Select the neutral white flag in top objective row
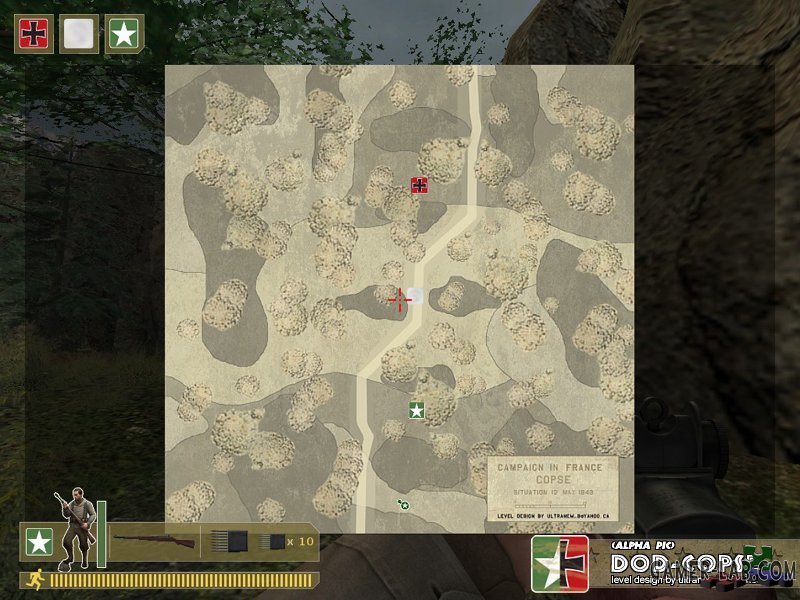This screenshot has width=800, height=600. [x=79, y=34]
